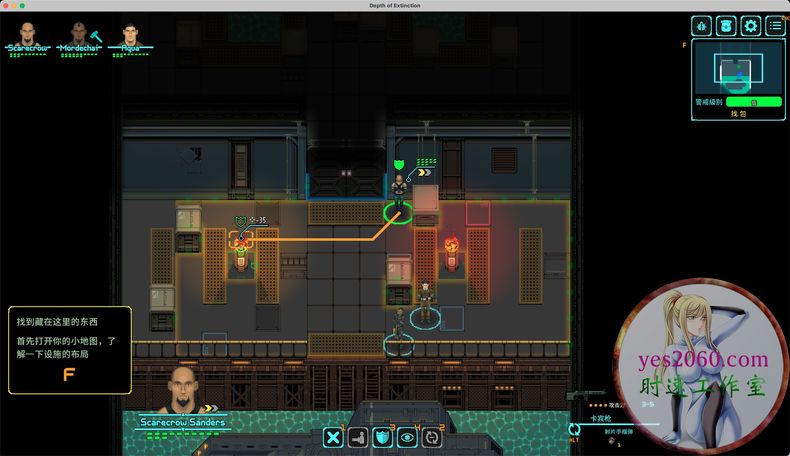
Task: Open the list menu button
Action: point(775,26)
